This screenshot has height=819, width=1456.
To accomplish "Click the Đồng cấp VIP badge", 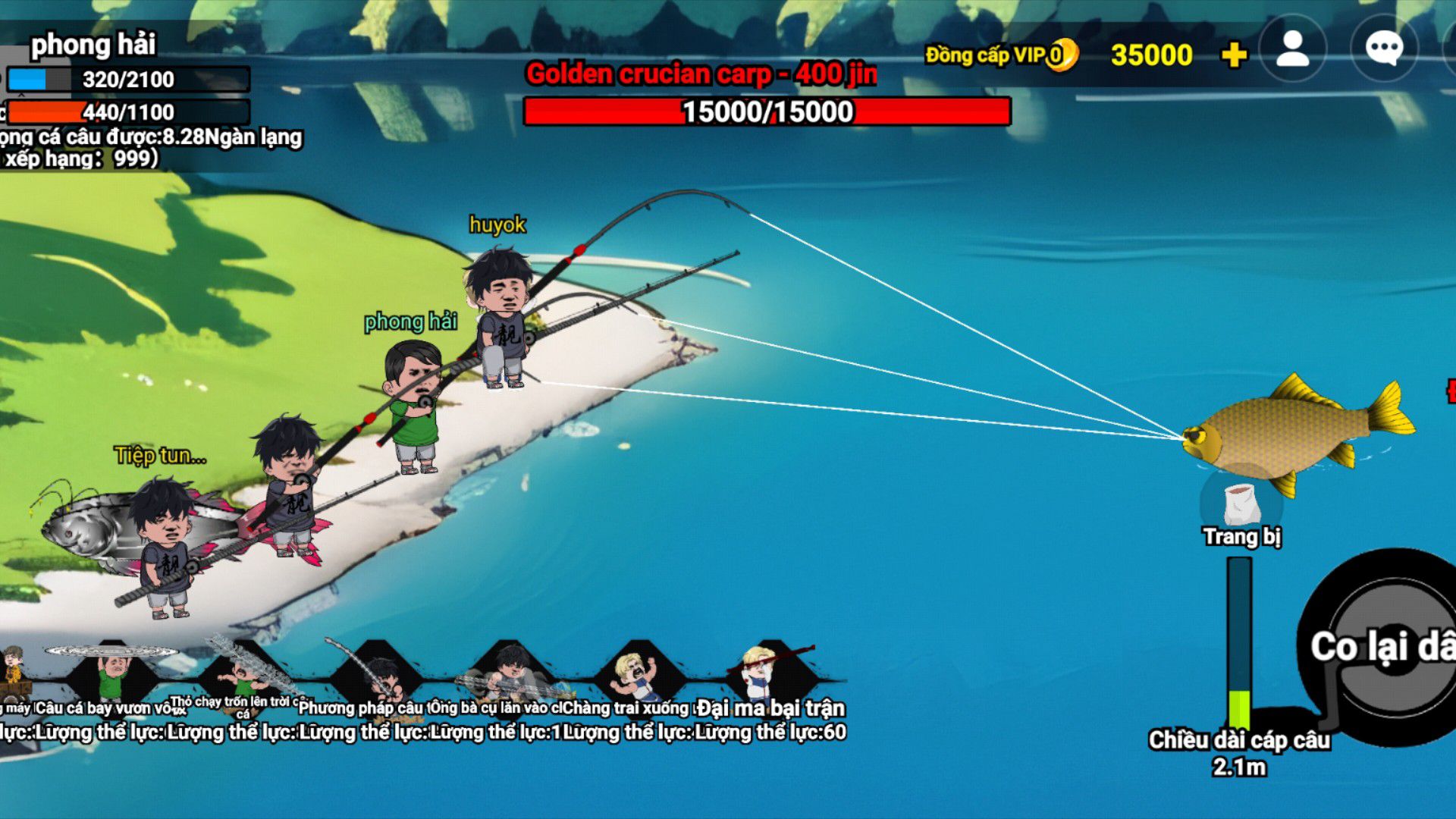I will click(999, 55).
